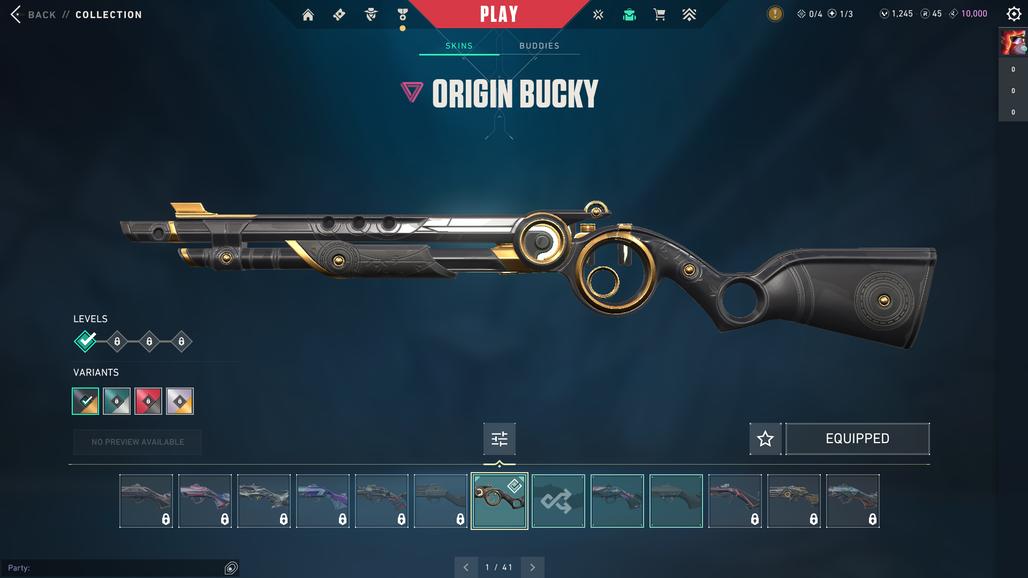Select the Skins tab
The width and height of the screenshot is (1028, 578).
coord(459,46)
